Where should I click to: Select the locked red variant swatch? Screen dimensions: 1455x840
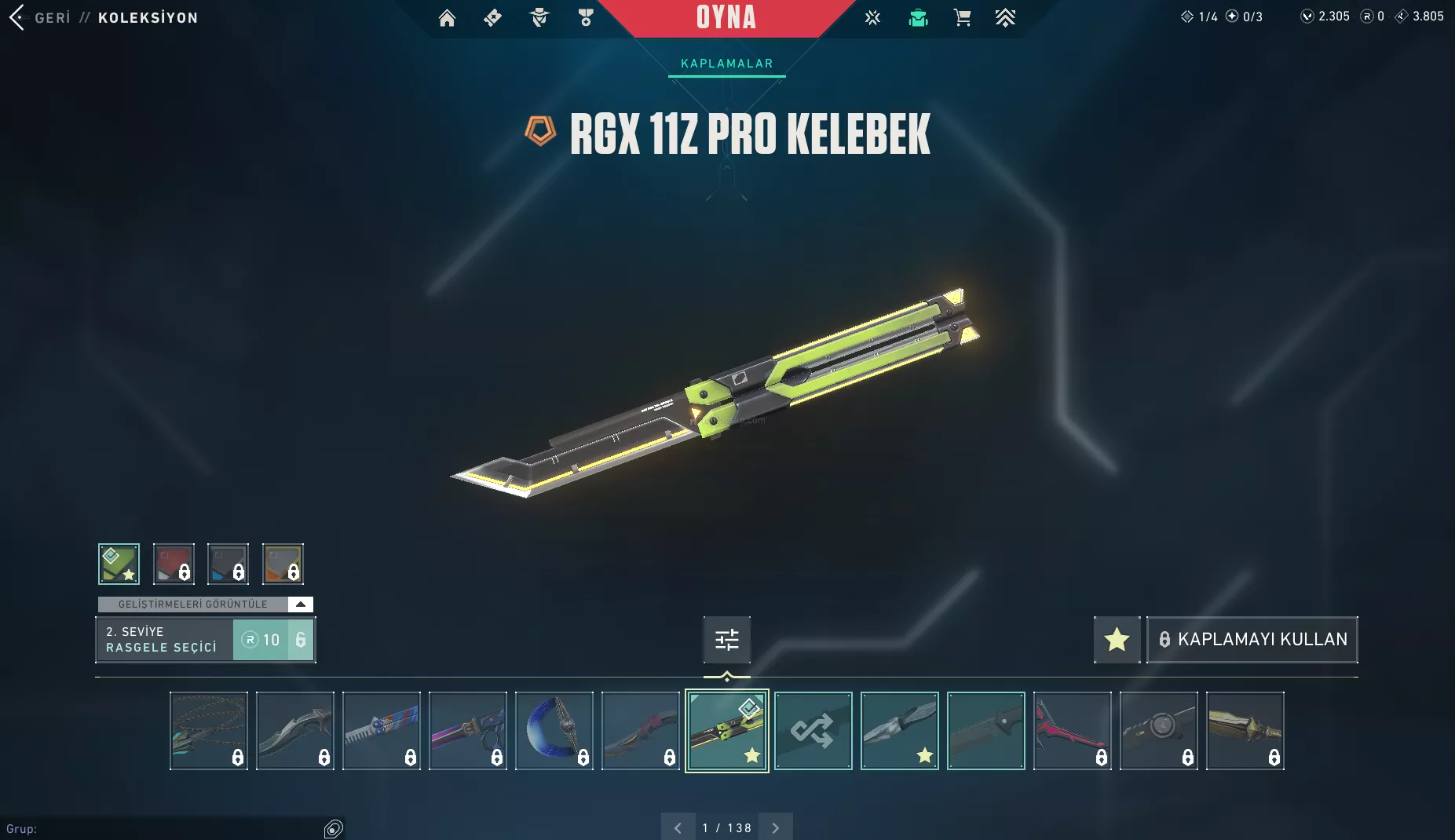174,564
